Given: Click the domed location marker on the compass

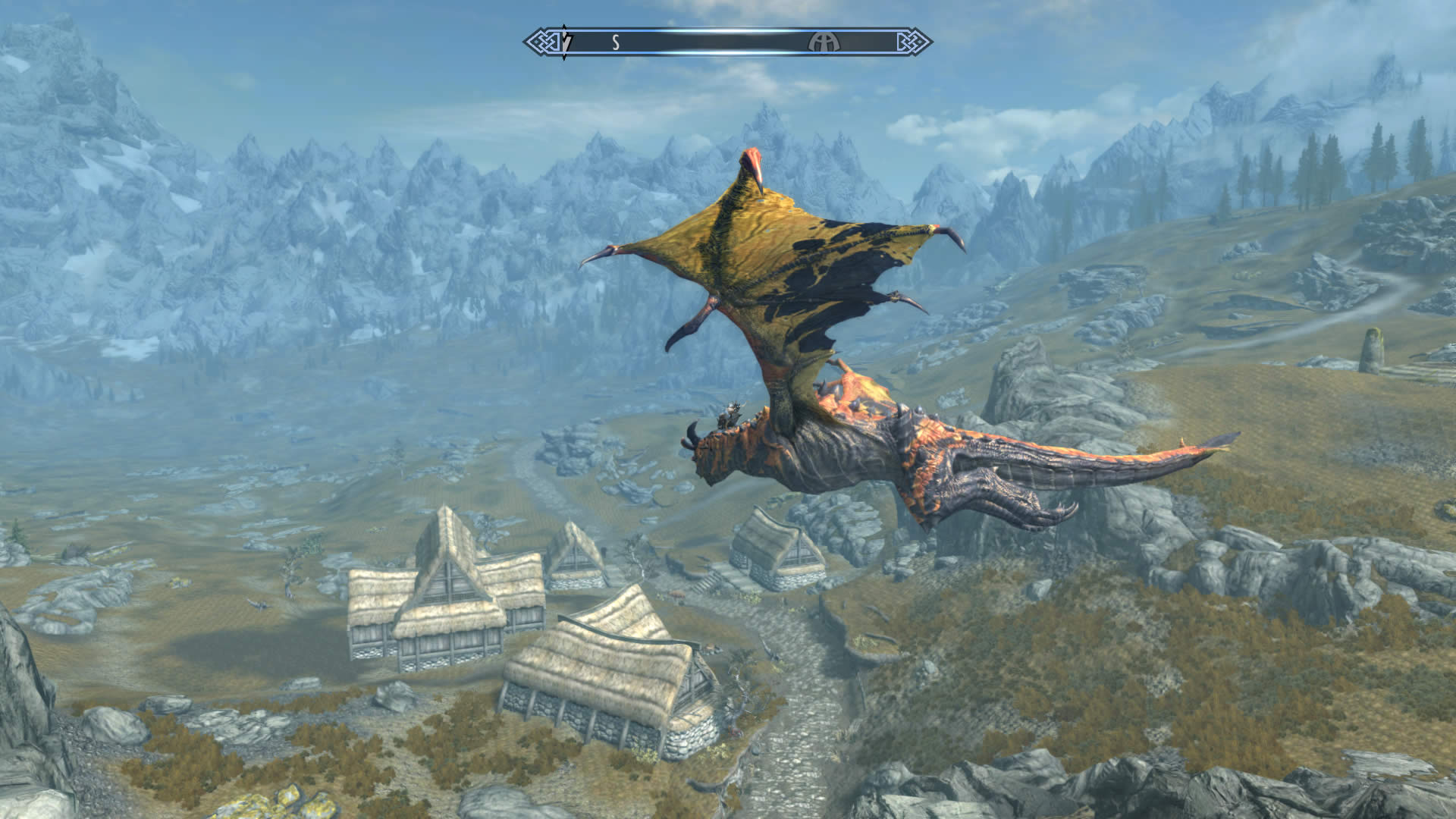Looking at the screenshot, I should click(x=820, y=42).
